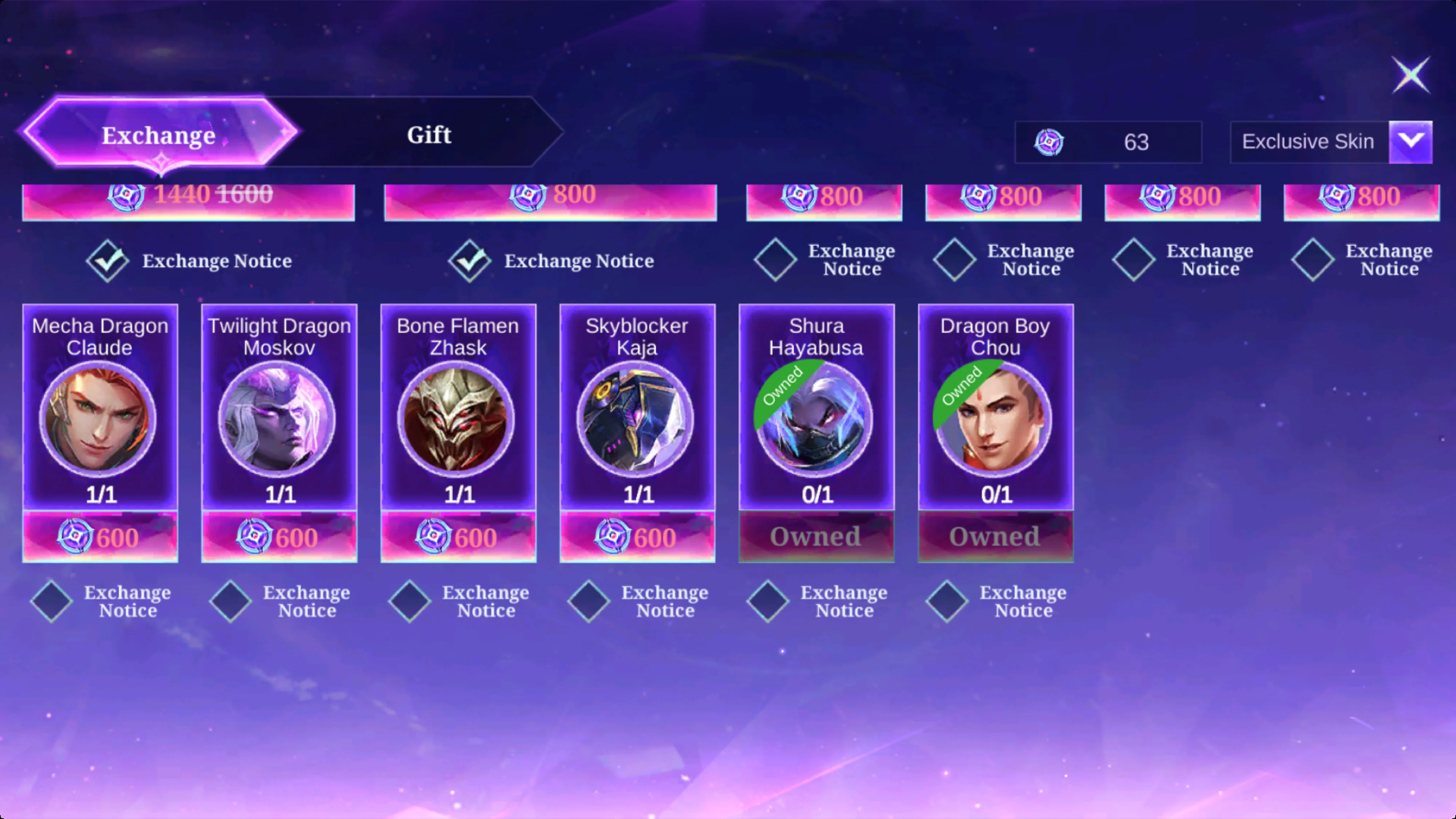
Task: Uncheck Exchange Notice under the 1440 price
Action: (107, 261)
